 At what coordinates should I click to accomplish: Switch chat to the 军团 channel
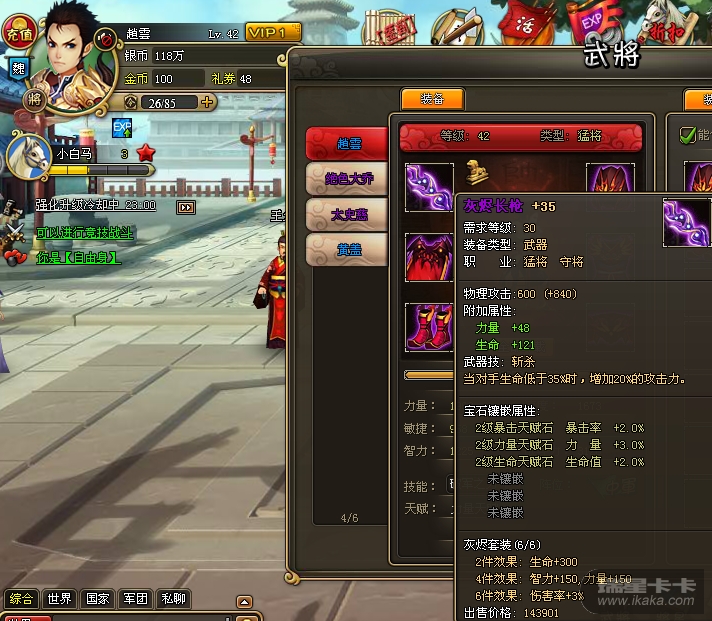coord(135,599)
